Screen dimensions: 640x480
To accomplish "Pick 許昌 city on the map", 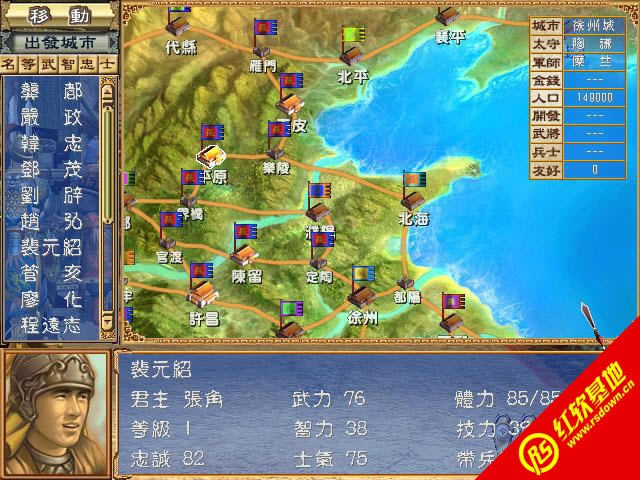I will [203, 295].
